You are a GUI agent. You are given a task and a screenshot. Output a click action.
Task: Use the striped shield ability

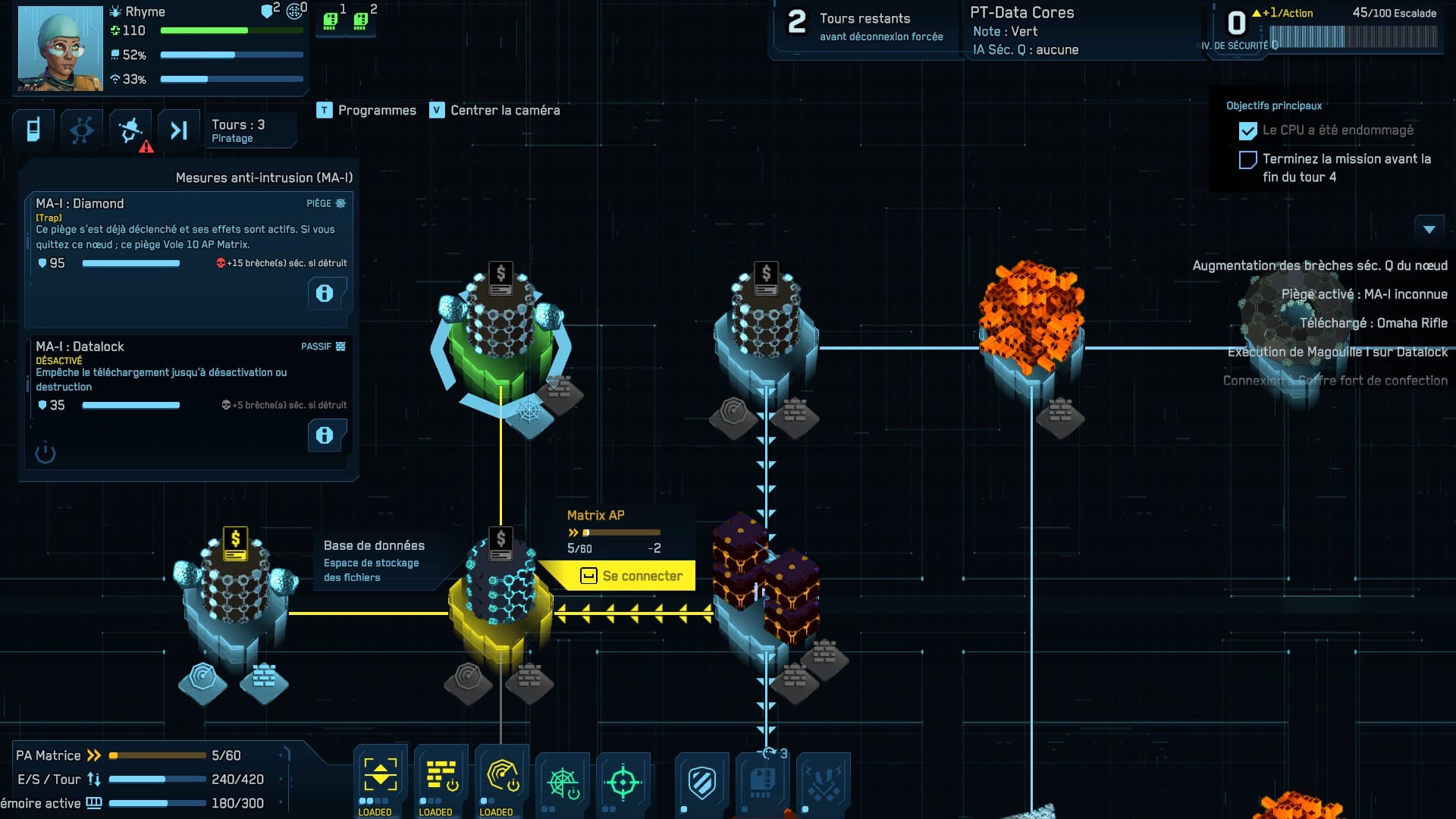click(x=701, y=783)
